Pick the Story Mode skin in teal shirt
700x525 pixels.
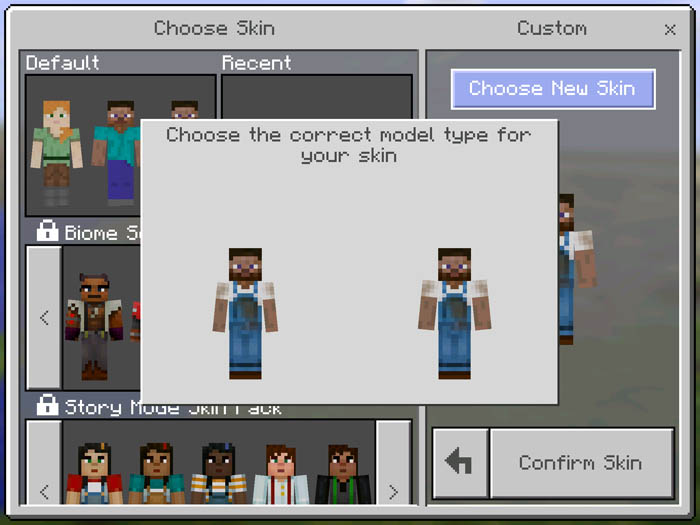pyautogui.click(x=157, y=475)
